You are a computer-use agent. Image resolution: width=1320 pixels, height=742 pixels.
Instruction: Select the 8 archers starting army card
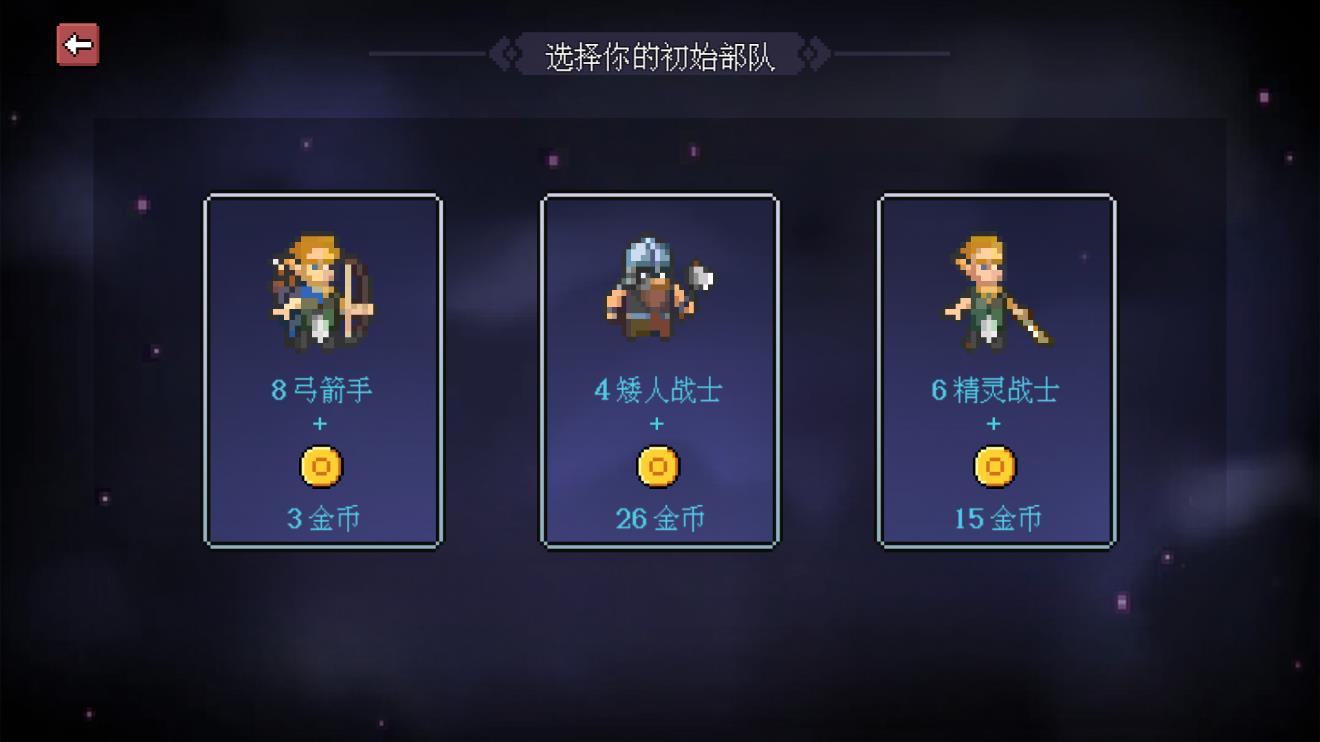tap(322, 370)
